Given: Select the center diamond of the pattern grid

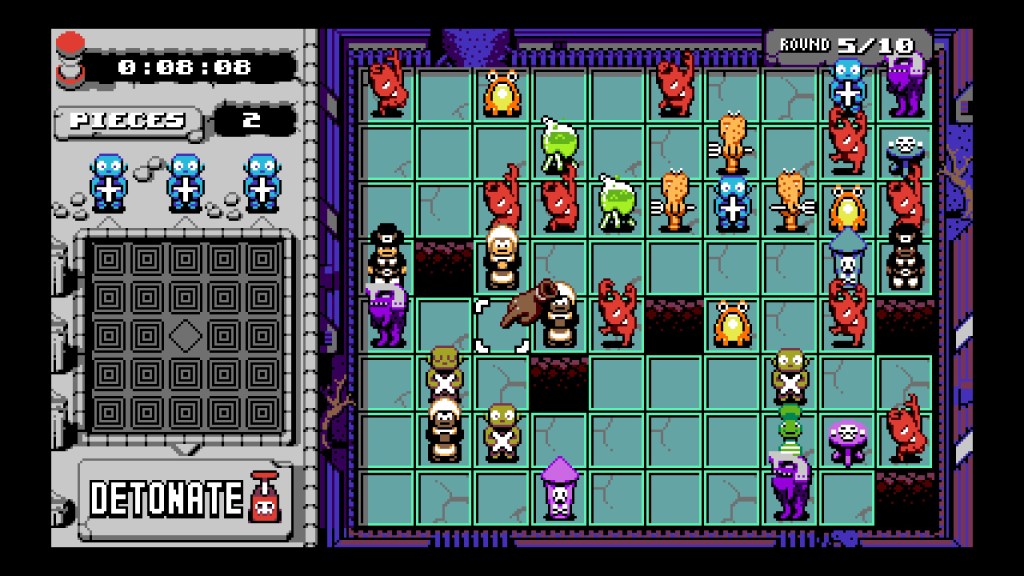Looking at the screenshot, I should pos(185,335).
